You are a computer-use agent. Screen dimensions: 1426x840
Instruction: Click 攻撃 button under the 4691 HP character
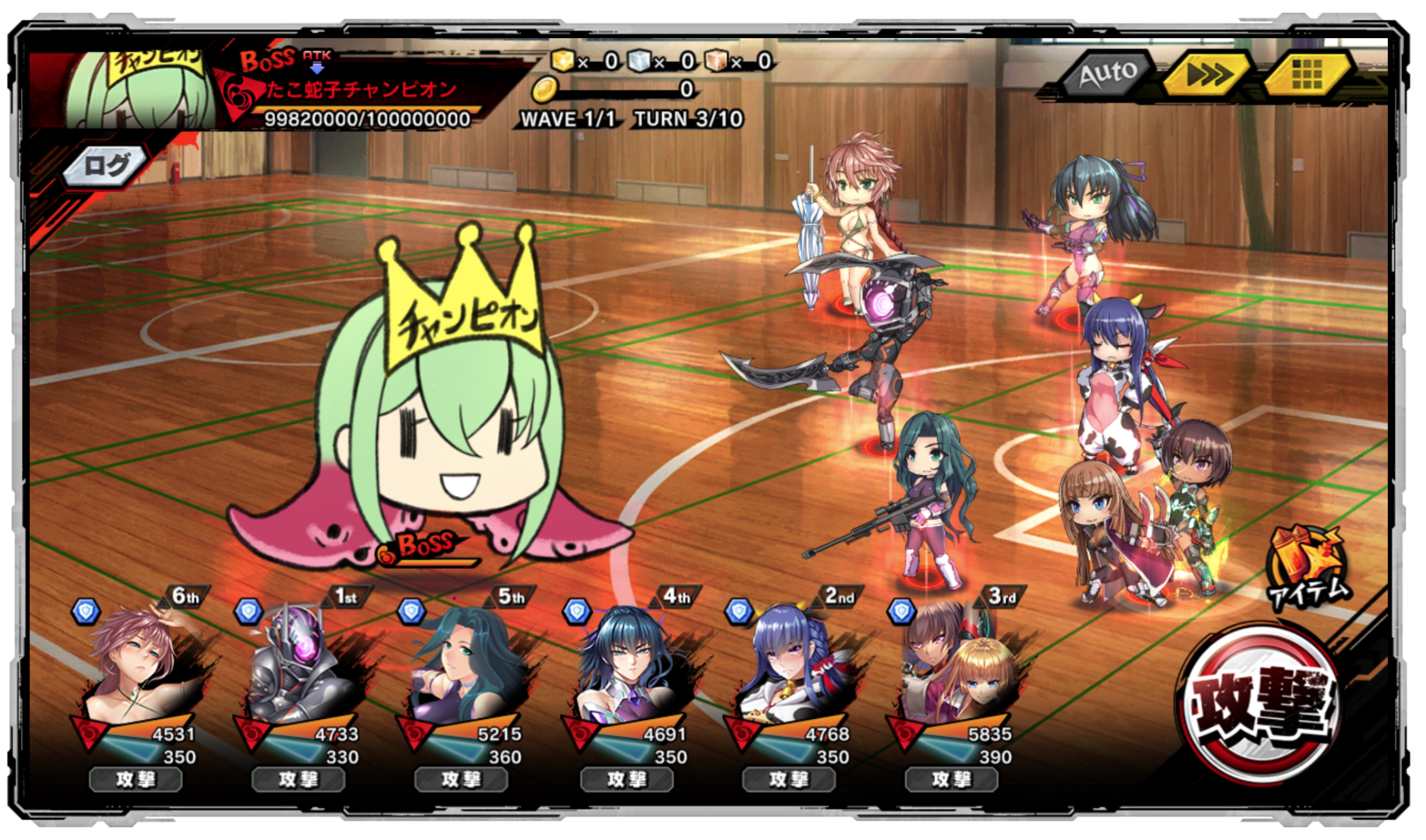point(626,779)
